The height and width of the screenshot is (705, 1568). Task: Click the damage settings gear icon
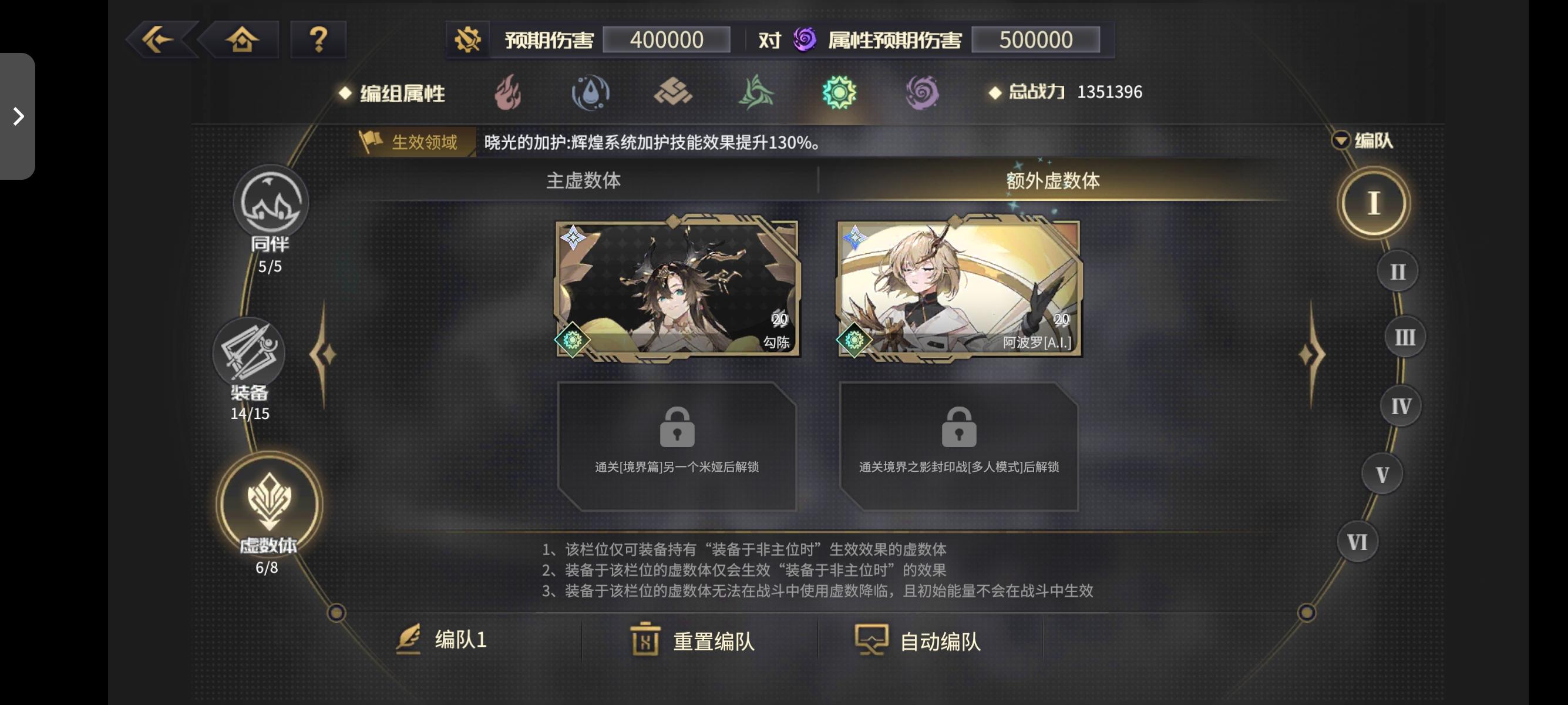click(x=469, y=38)
